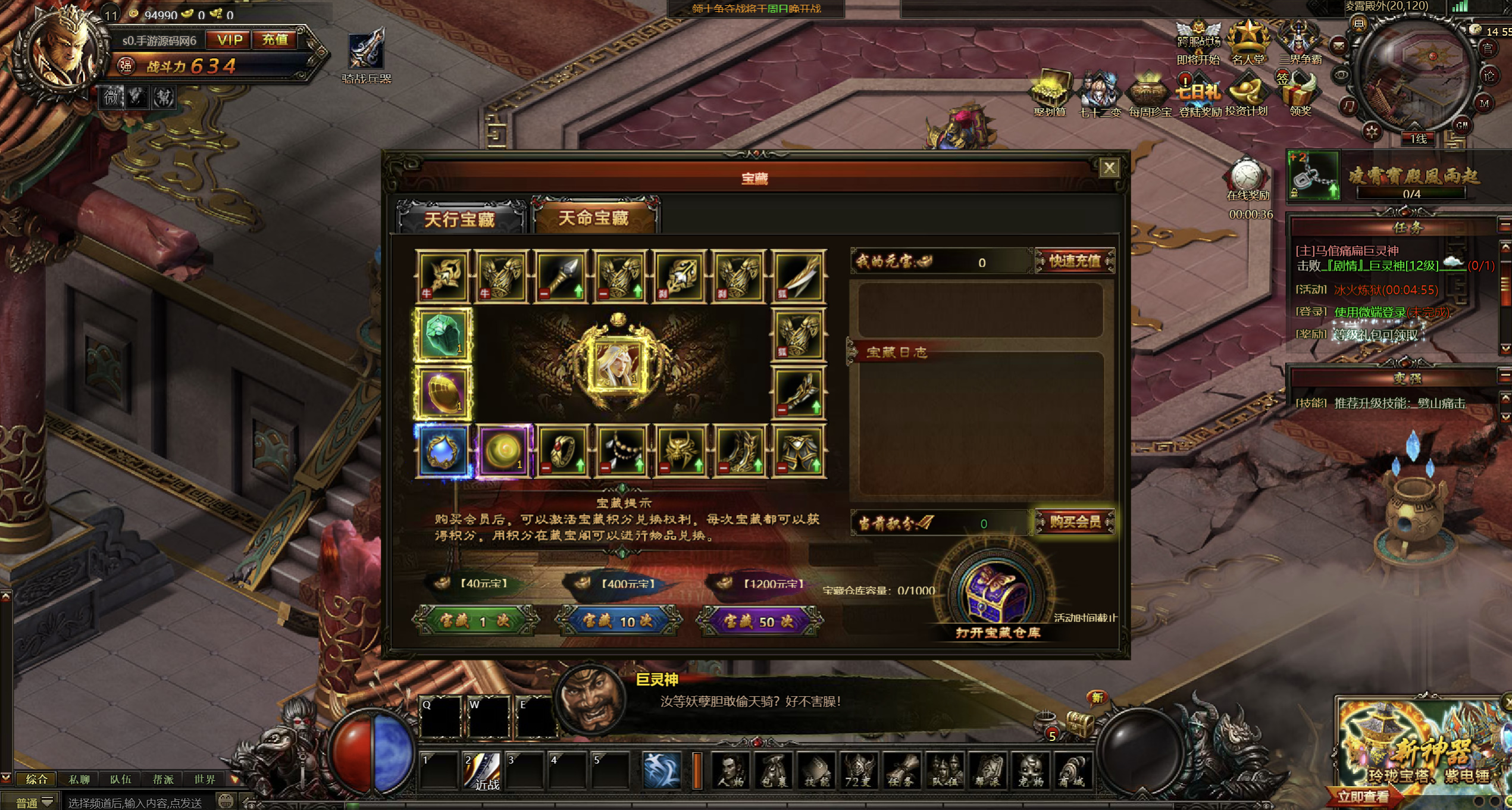1512x810 pixels.
Task: Click the VIP button near player name
Action: [229, 40]
